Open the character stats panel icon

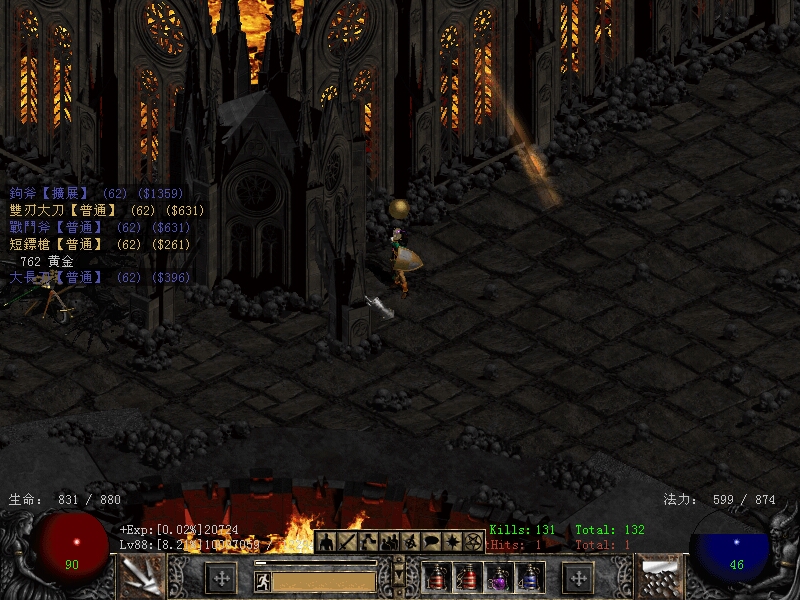(x=326, y=542)
